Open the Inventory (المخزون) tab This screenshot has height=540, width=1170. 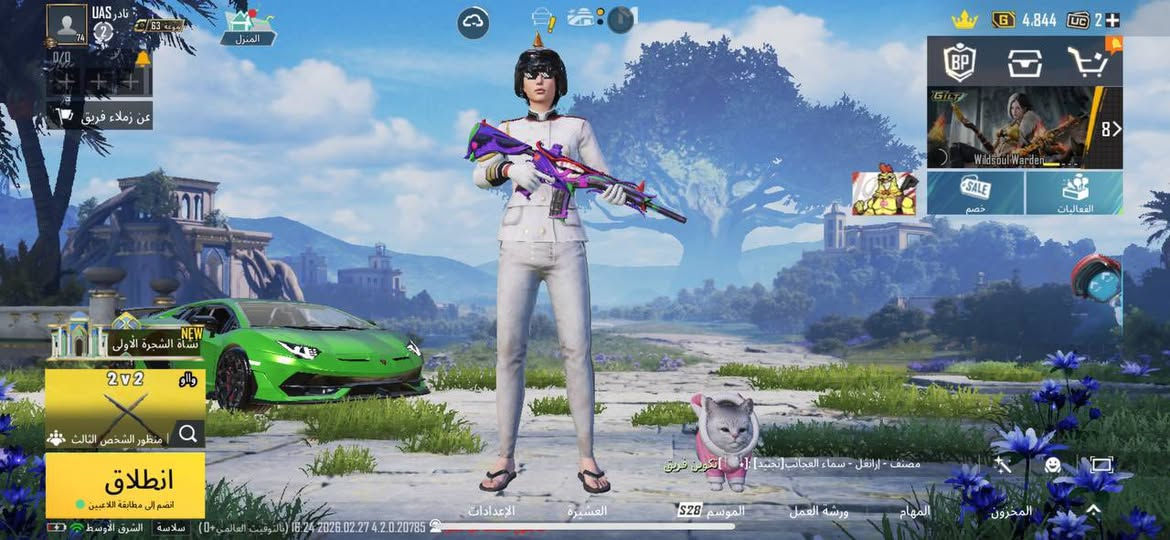point(1011,511)
